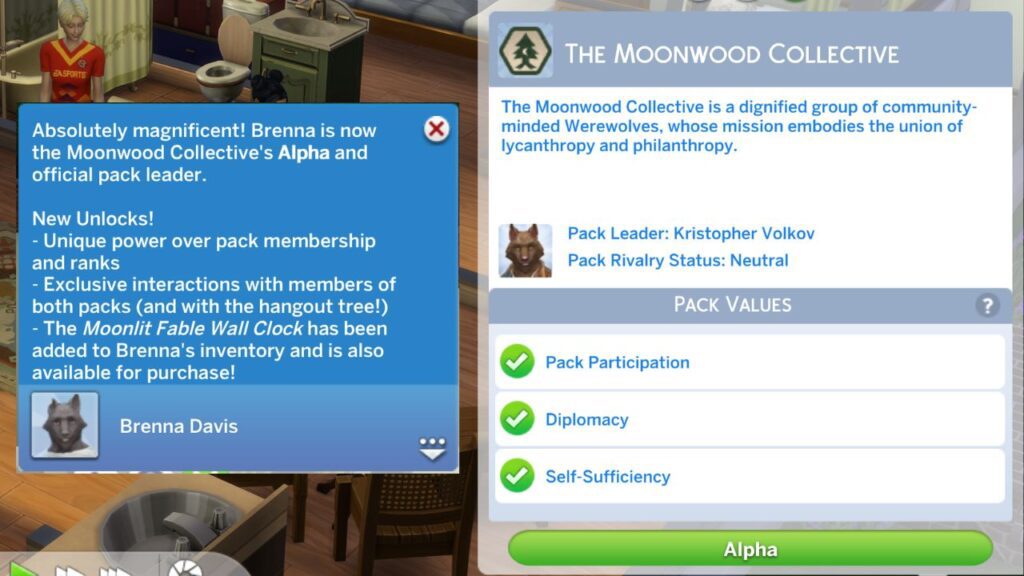
Task: Select the Alpha rank button
Action: [750, 550]
